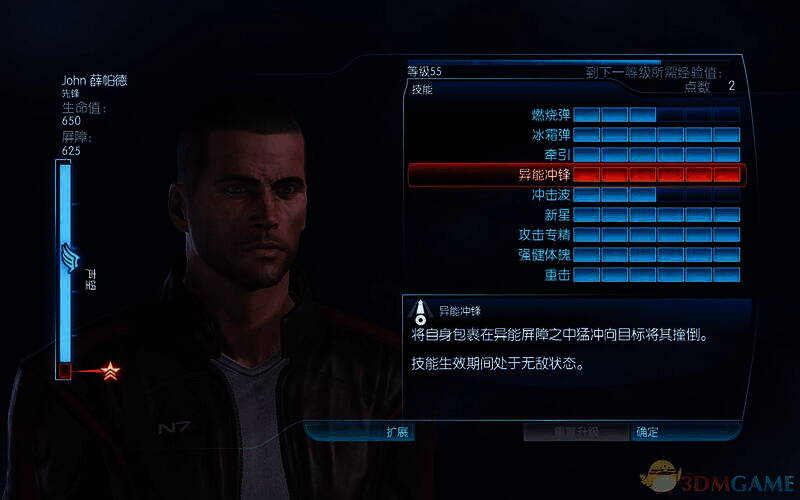Viewport: 800px width, 500px height.
Task: Select the 燃烧弹 skill row
Action: click(x=575, y=114)
